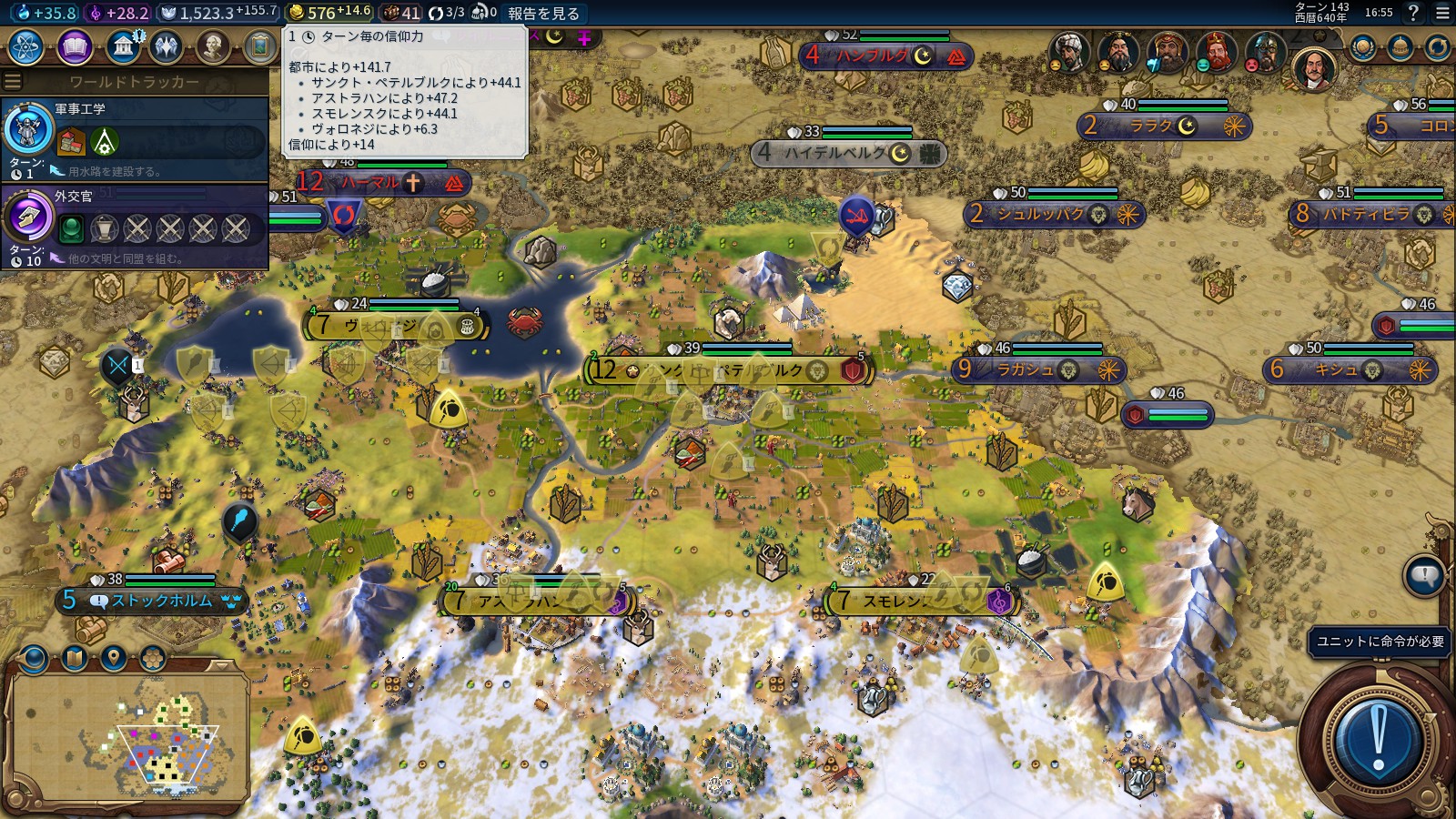Toggle strategic view with the hexagon minimap icon
The height and width of the screenshot is (819, 1456).
coord(152,659)
